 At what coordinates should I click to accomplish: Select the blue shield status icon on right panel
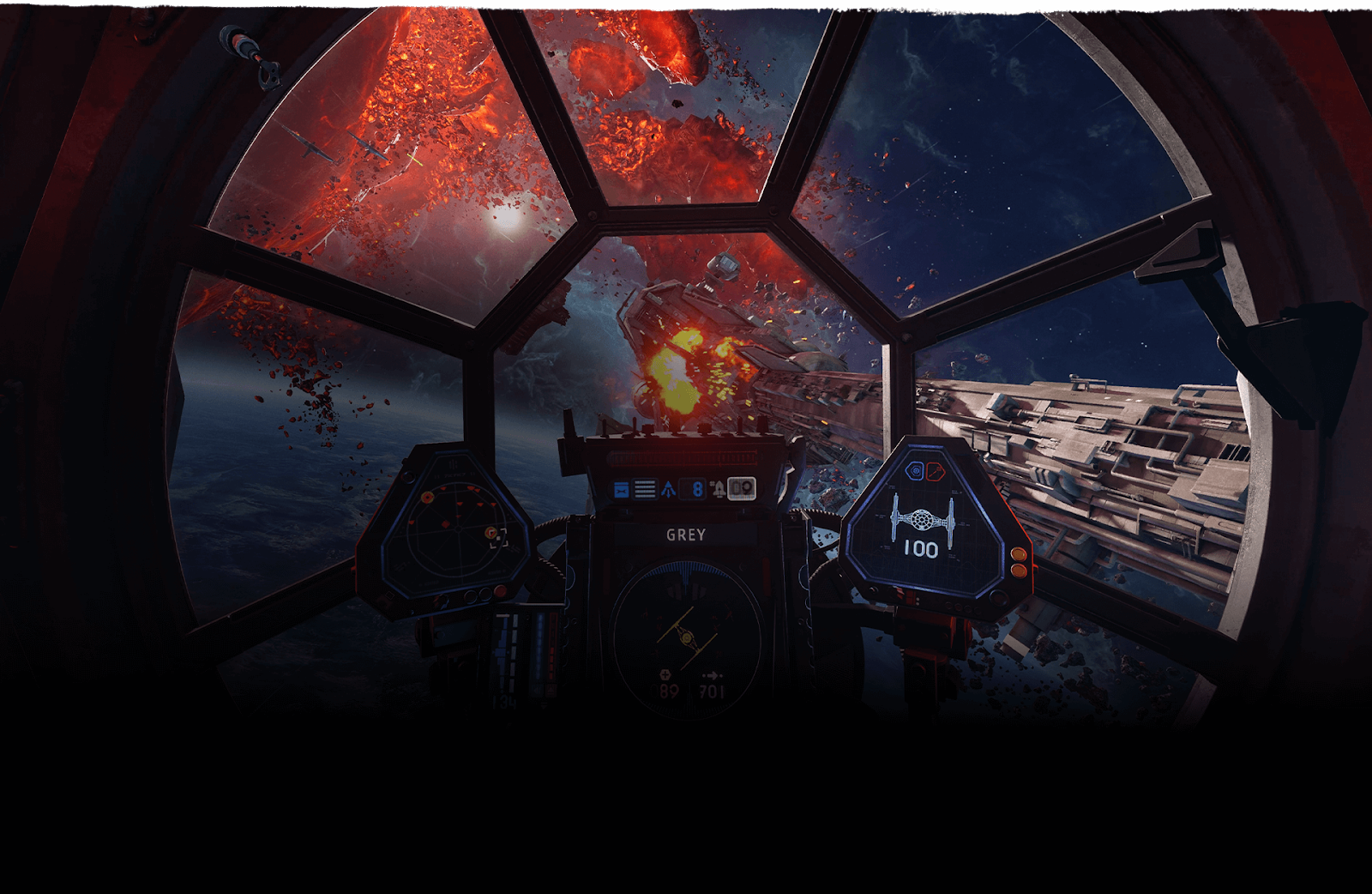[914, 470]
